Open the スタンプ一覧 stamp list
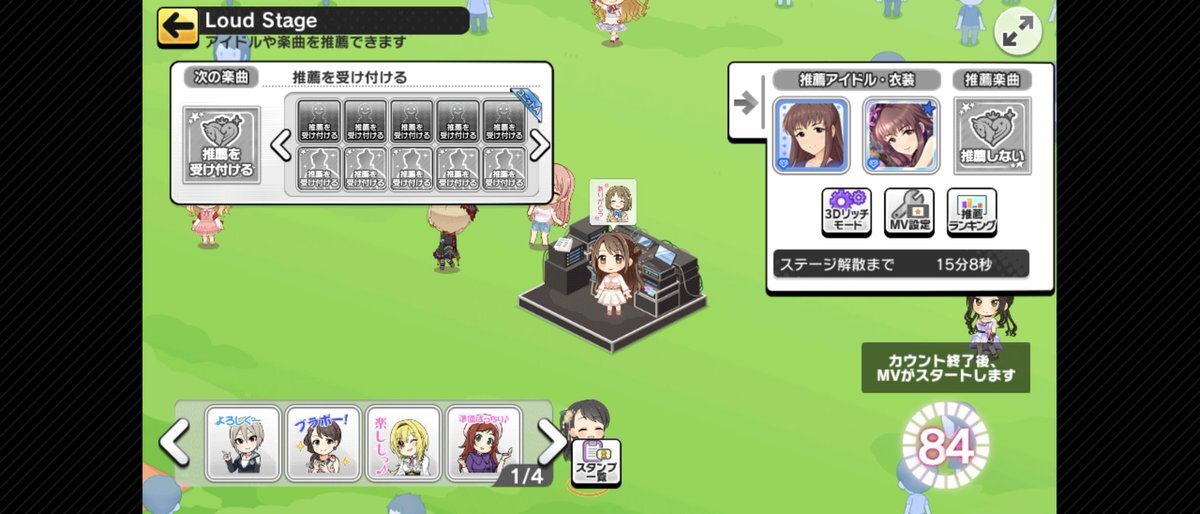 [x=596, y=462]
